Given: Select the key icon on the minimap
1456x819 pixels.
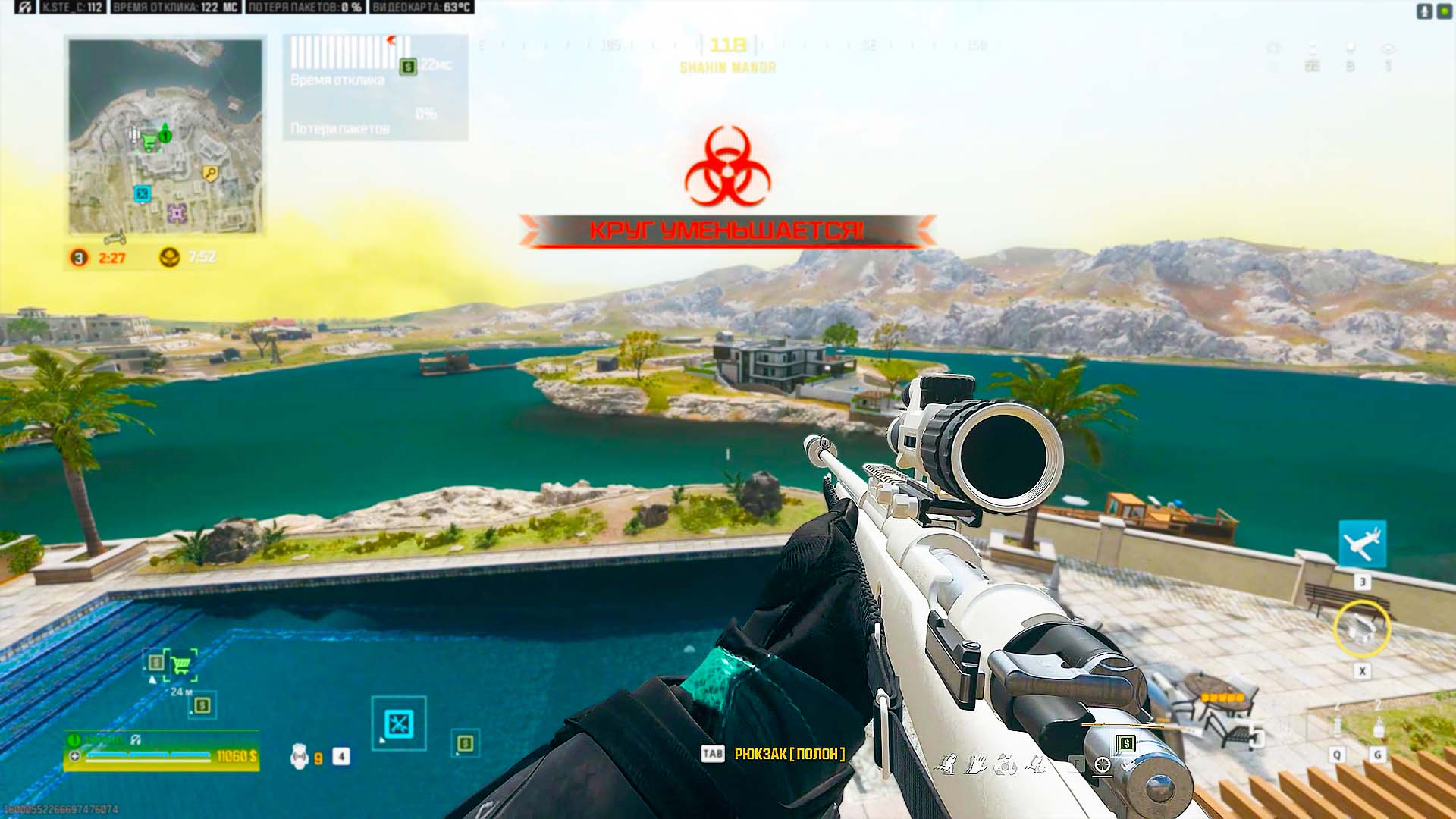Looking at the screenshot, I should [x=210, y=171].
